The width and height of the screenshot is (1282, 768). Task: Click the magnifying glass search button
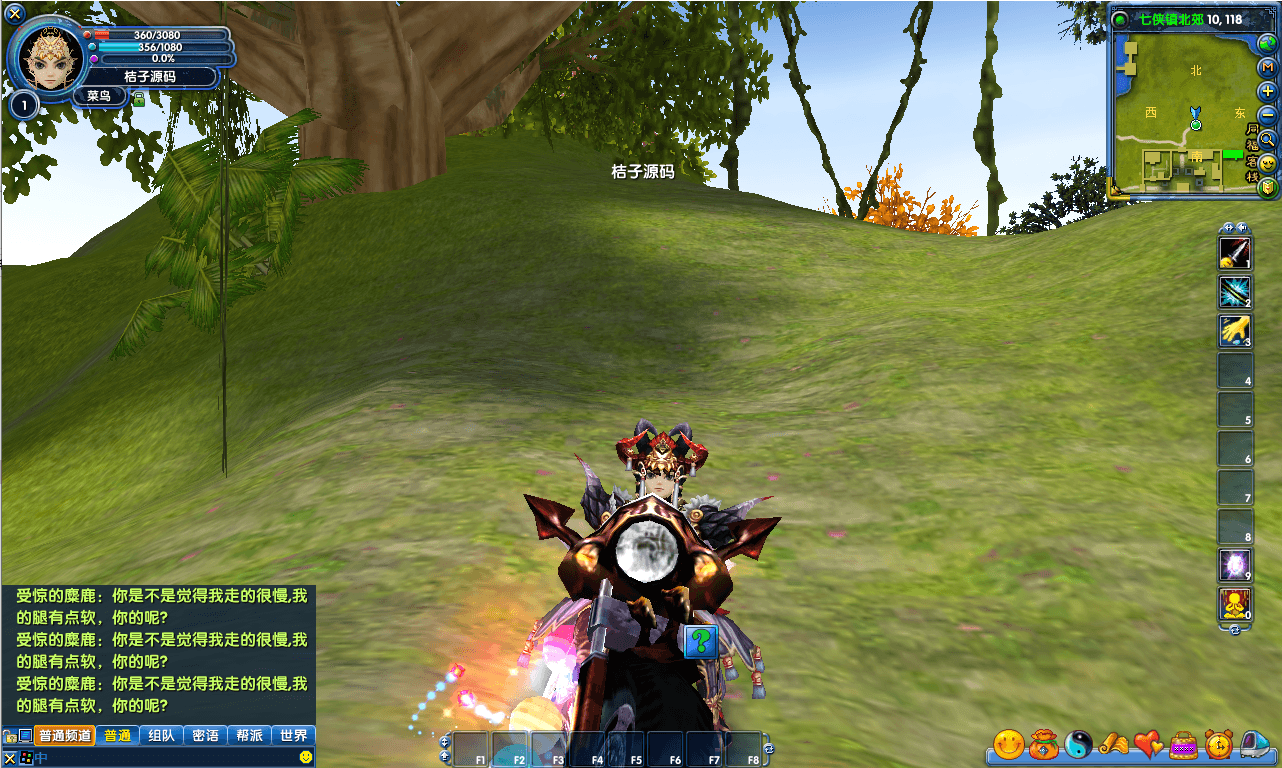pyautogui.click(x=1267, y=139)
